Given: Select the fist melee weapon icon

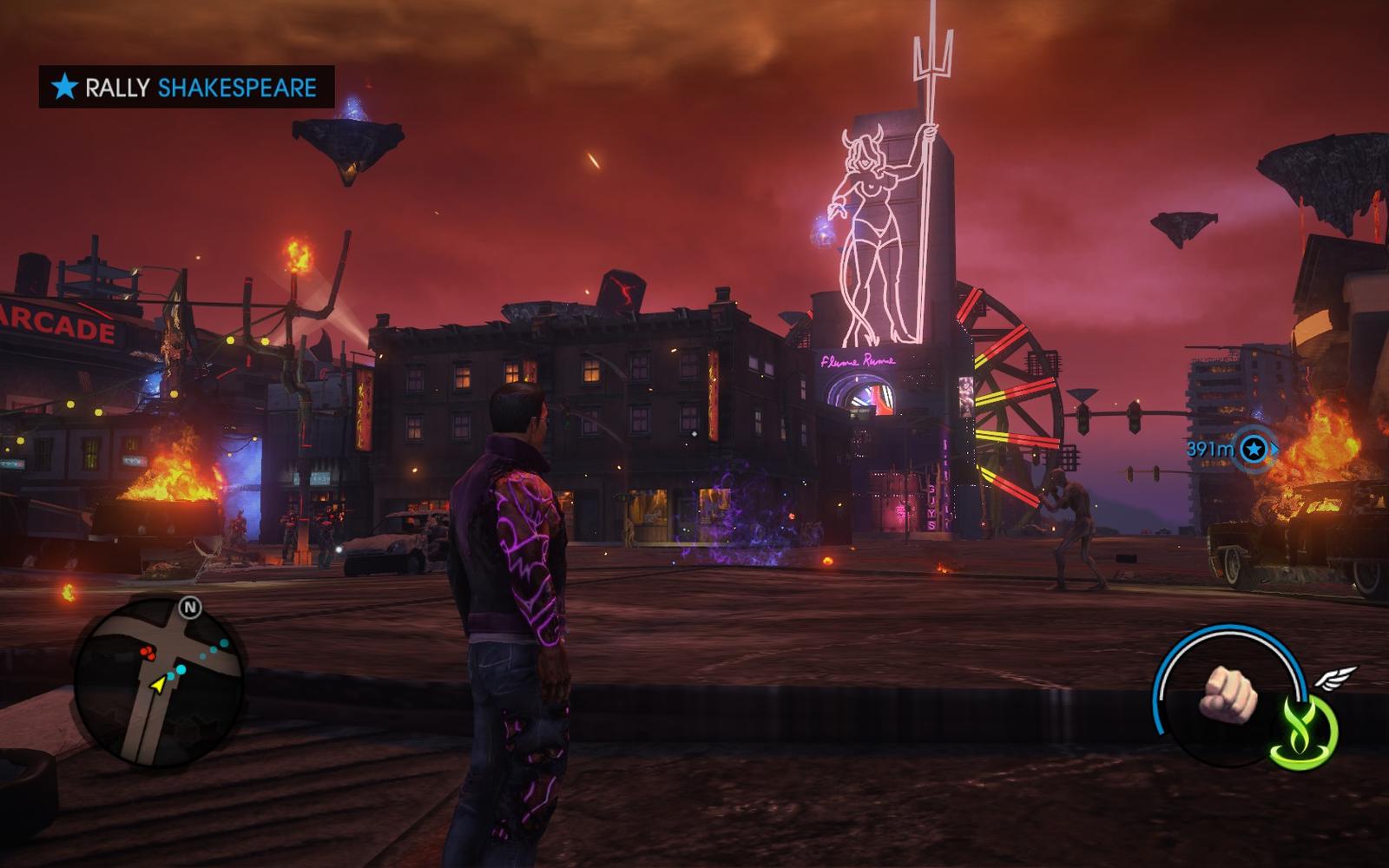Looking at the screenshot, I should [x=1228, y=694].
